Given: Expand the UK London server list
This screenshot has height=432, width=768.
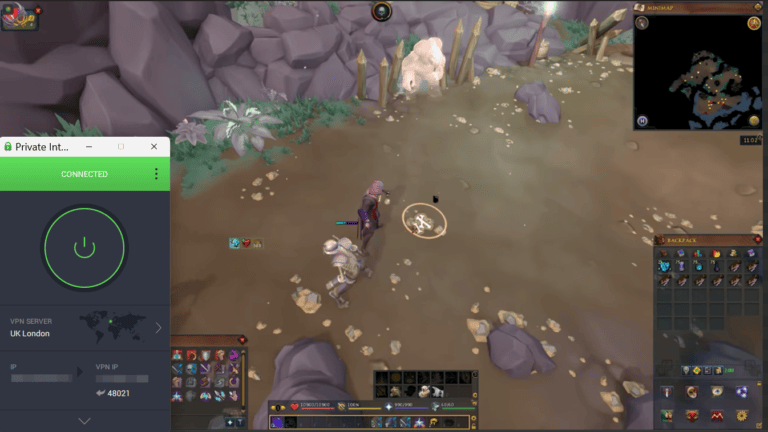Looking at the screenshot, I should (x=158, y=327).
